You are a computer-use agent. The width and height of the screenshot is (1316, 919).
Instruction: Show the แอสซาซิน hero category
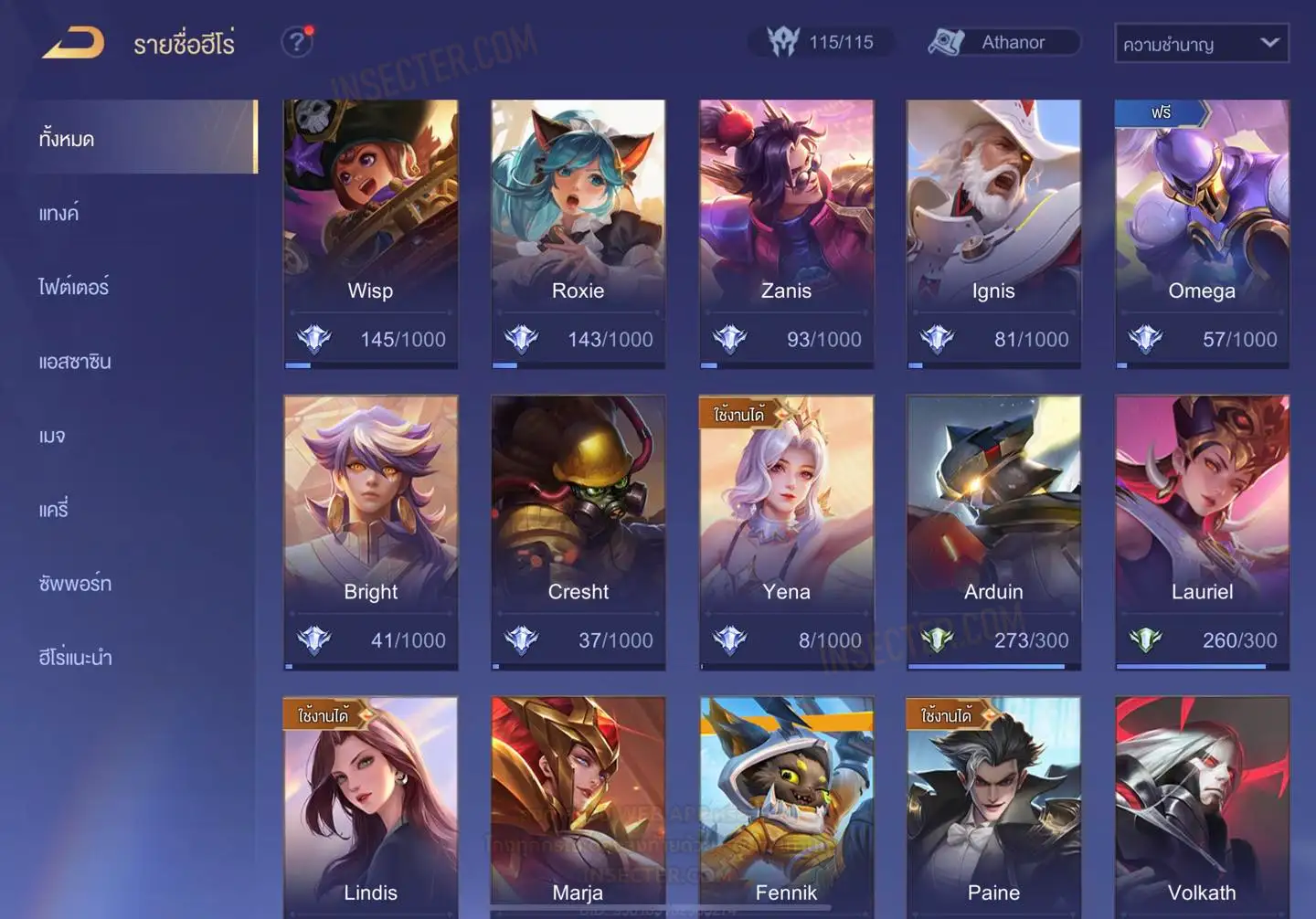click(75, 362)
